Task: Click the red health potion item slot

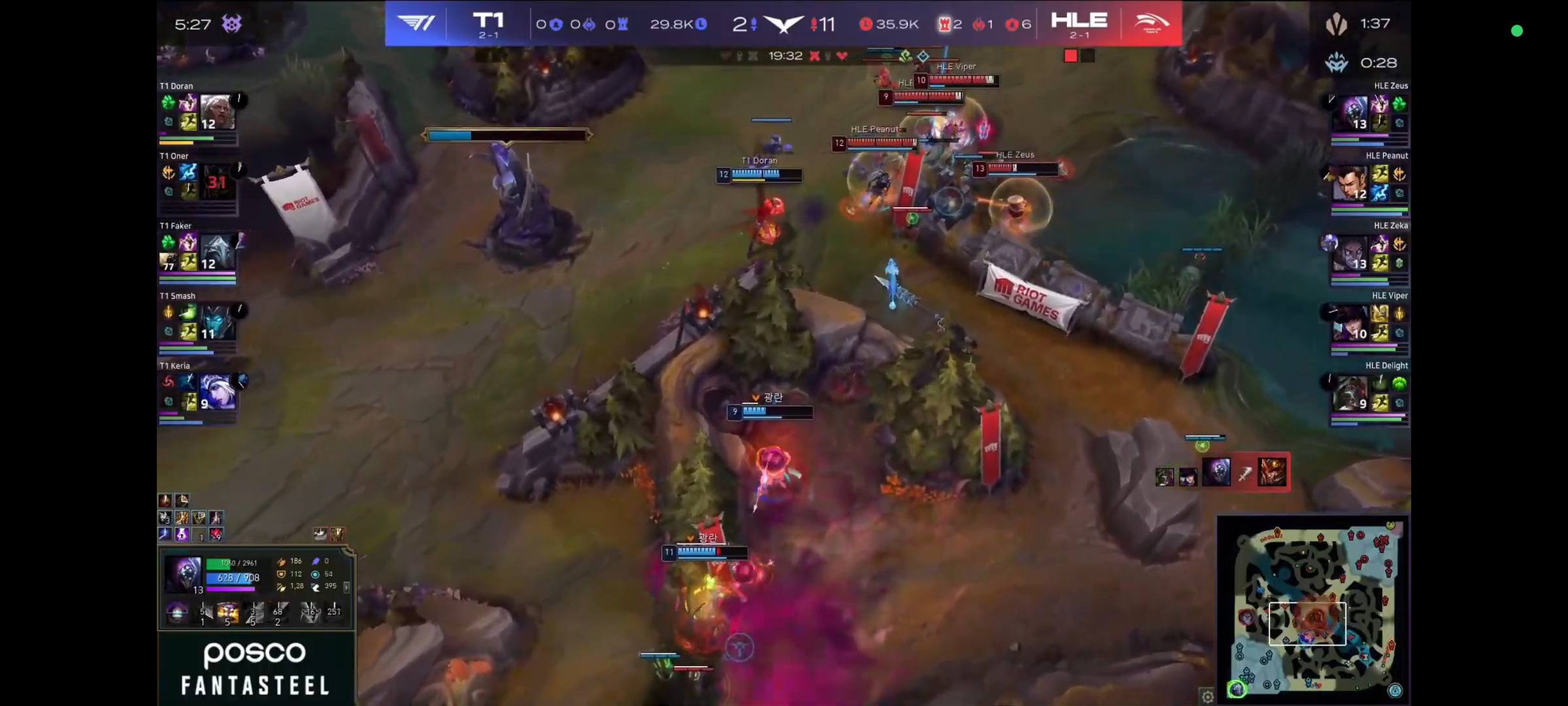Action: (216, 534)
